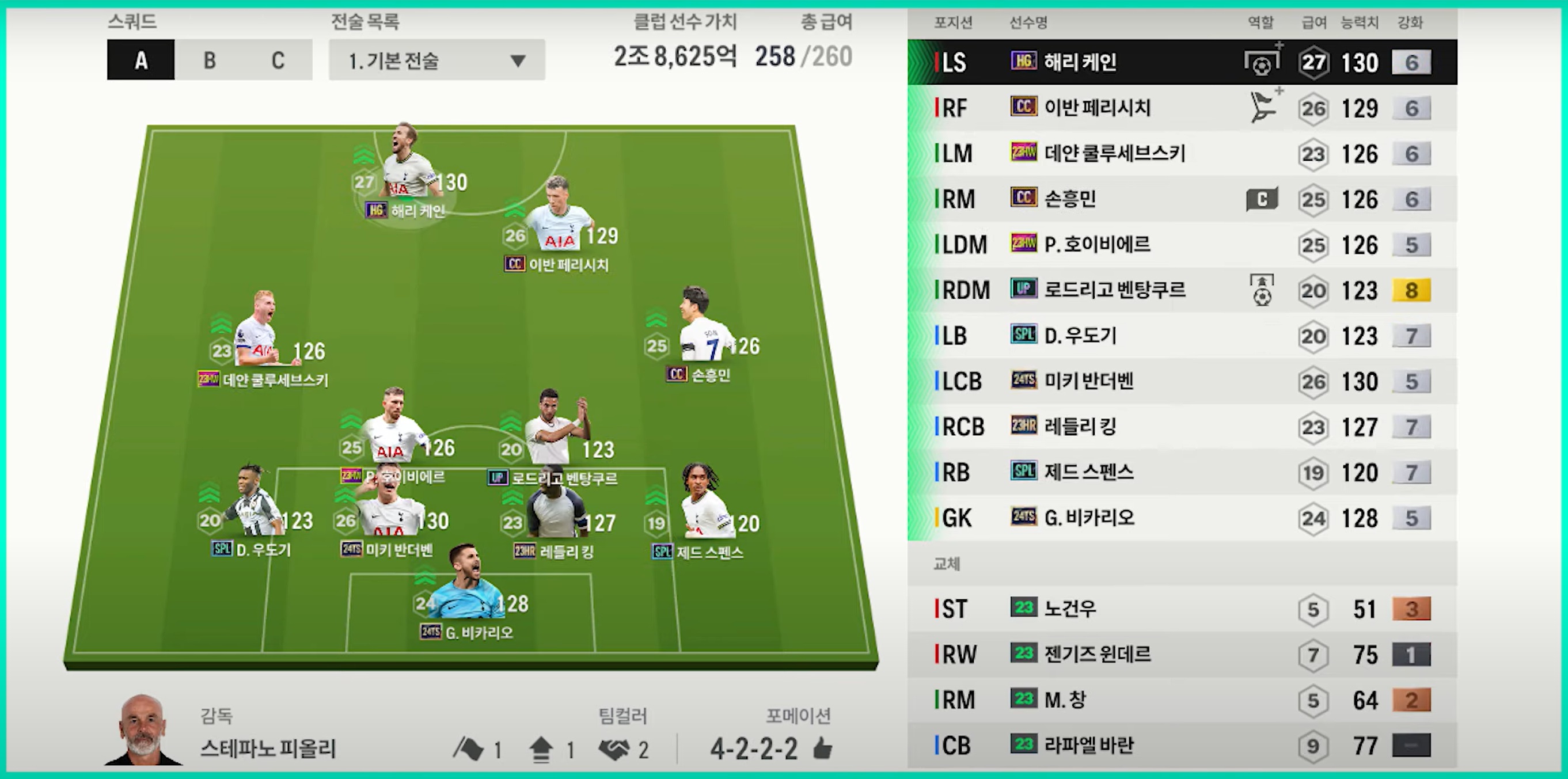Select squad A tab
Viewport: 1568px width, 779px height.
point(141,60)
